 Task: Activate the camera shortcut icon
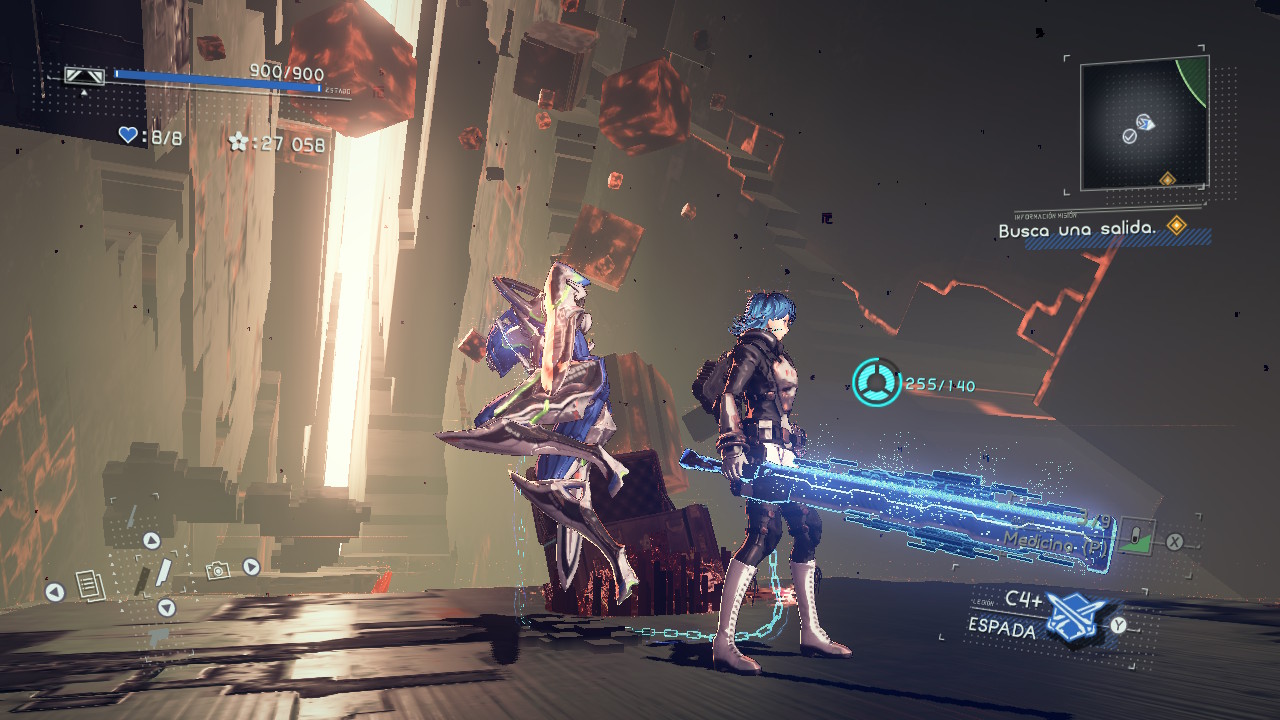coord(217,570)
